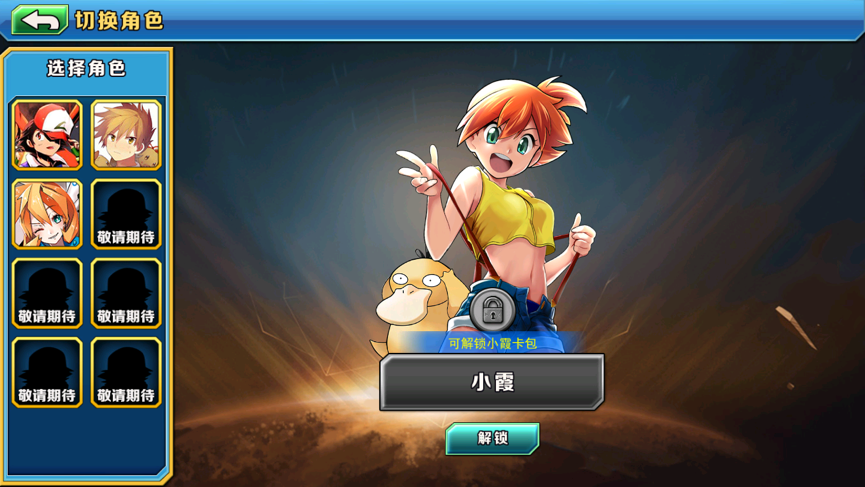The image size is (865, 487).
Task: Go back using the green arrow button
Action: (x=40, y=20)
